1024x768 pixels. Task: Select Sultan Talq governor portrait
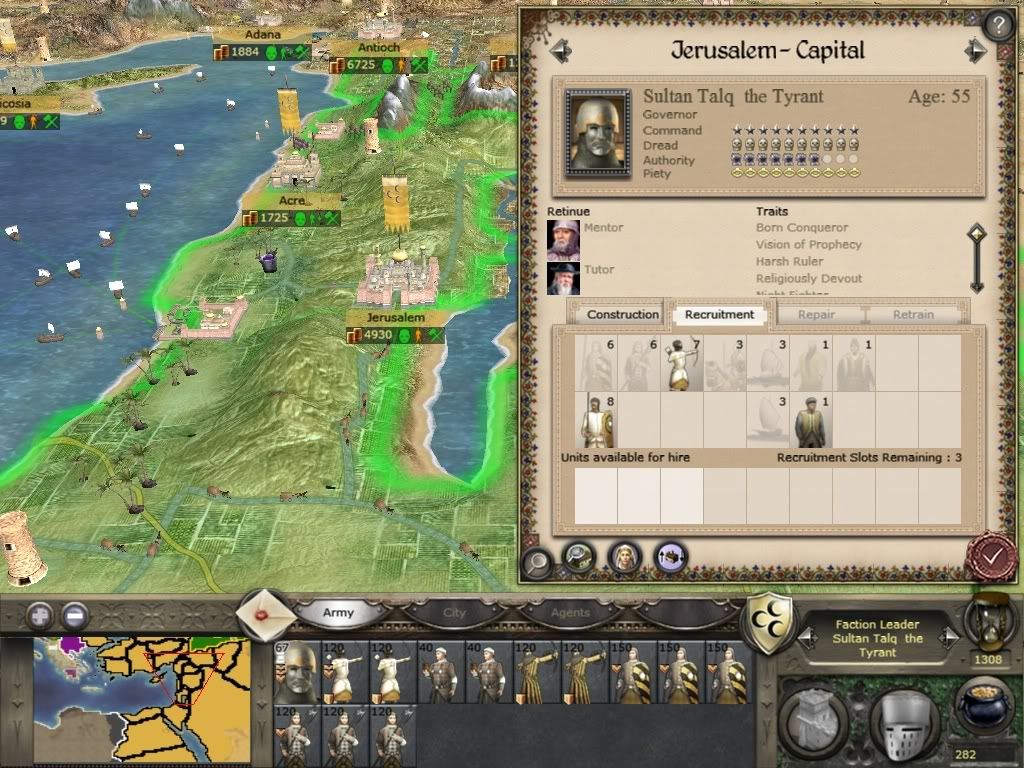click(x=597, y=133)
